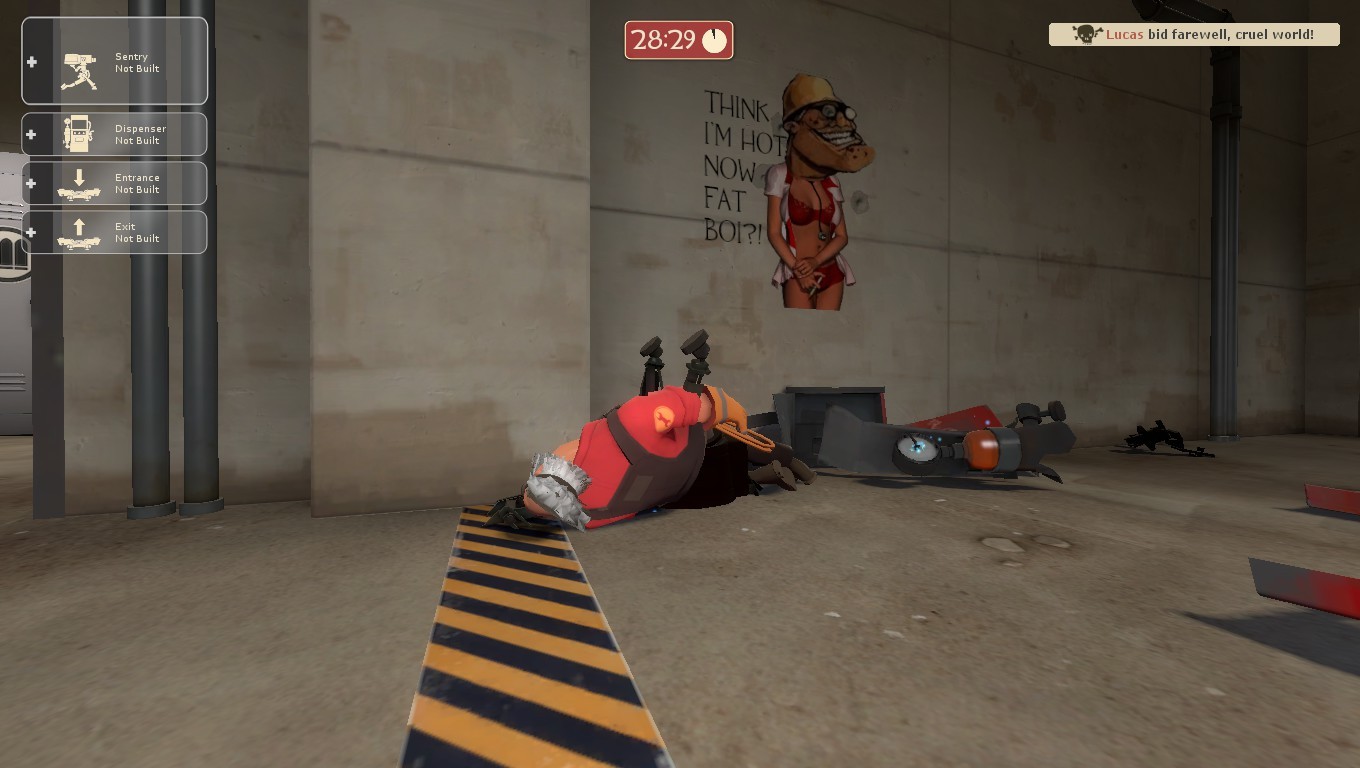Screen dimensions: 1360x768
Task: Click the red name Lucas in the kill feed
Action: click(1125, 34)
